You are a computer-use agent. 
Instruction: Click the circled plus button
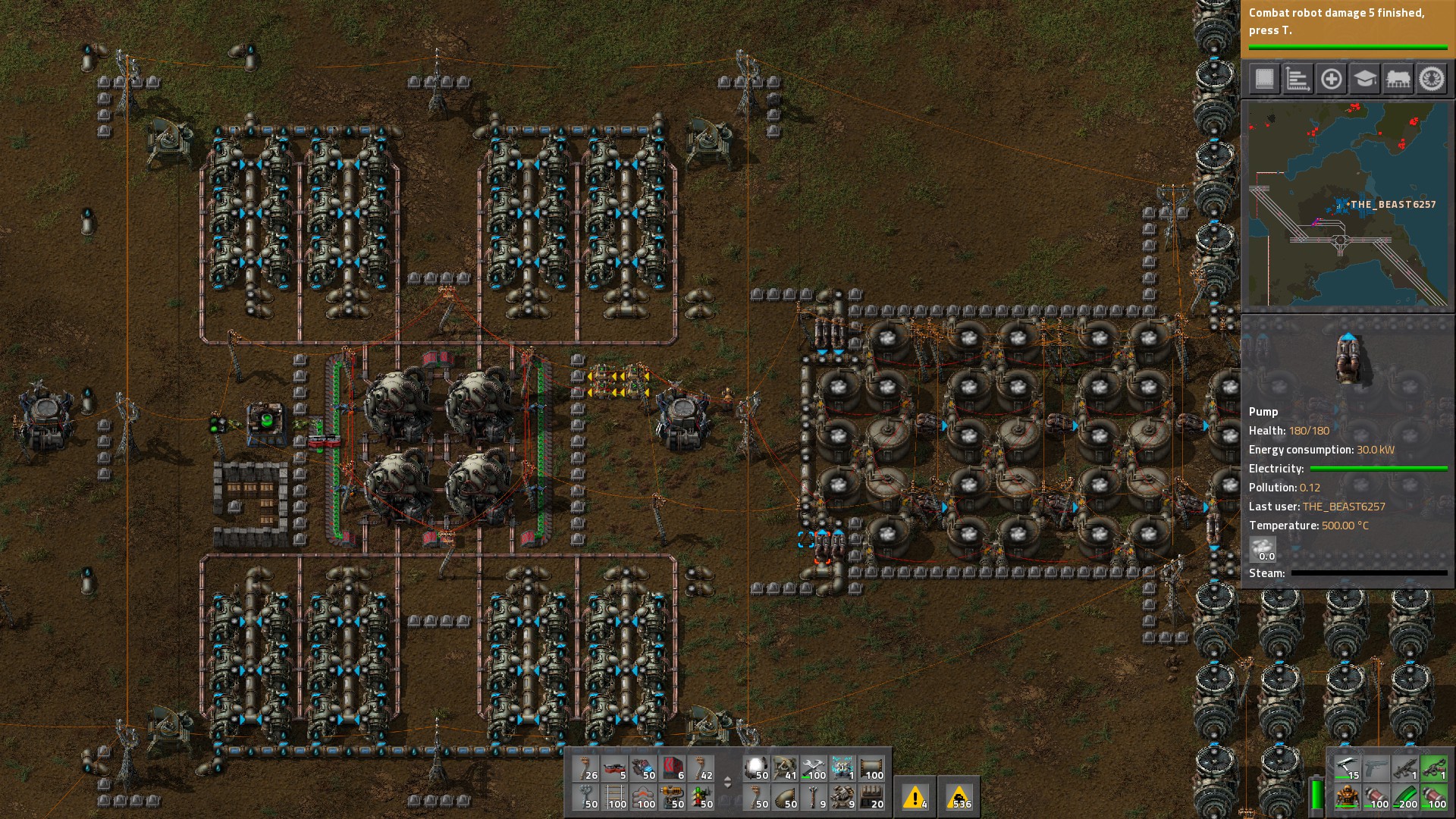(1331, 79)
